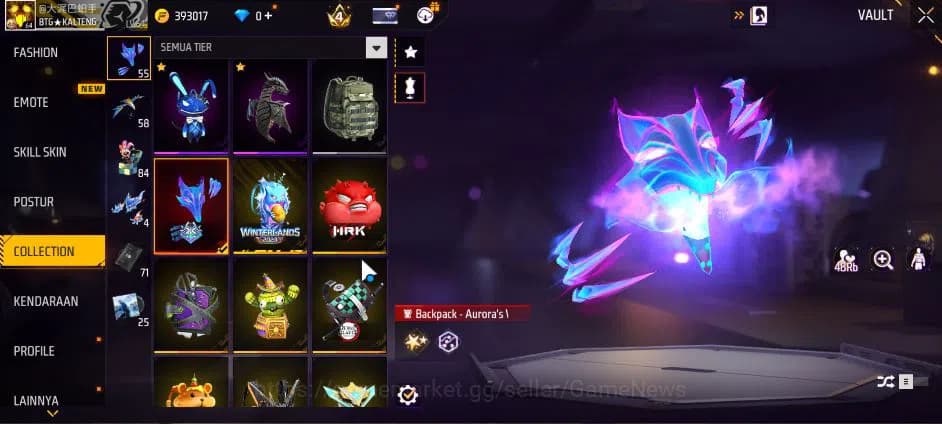Pick the red angry HRK backpack
The height and width of the screenshot is (424, 942).
coord(349,205)
